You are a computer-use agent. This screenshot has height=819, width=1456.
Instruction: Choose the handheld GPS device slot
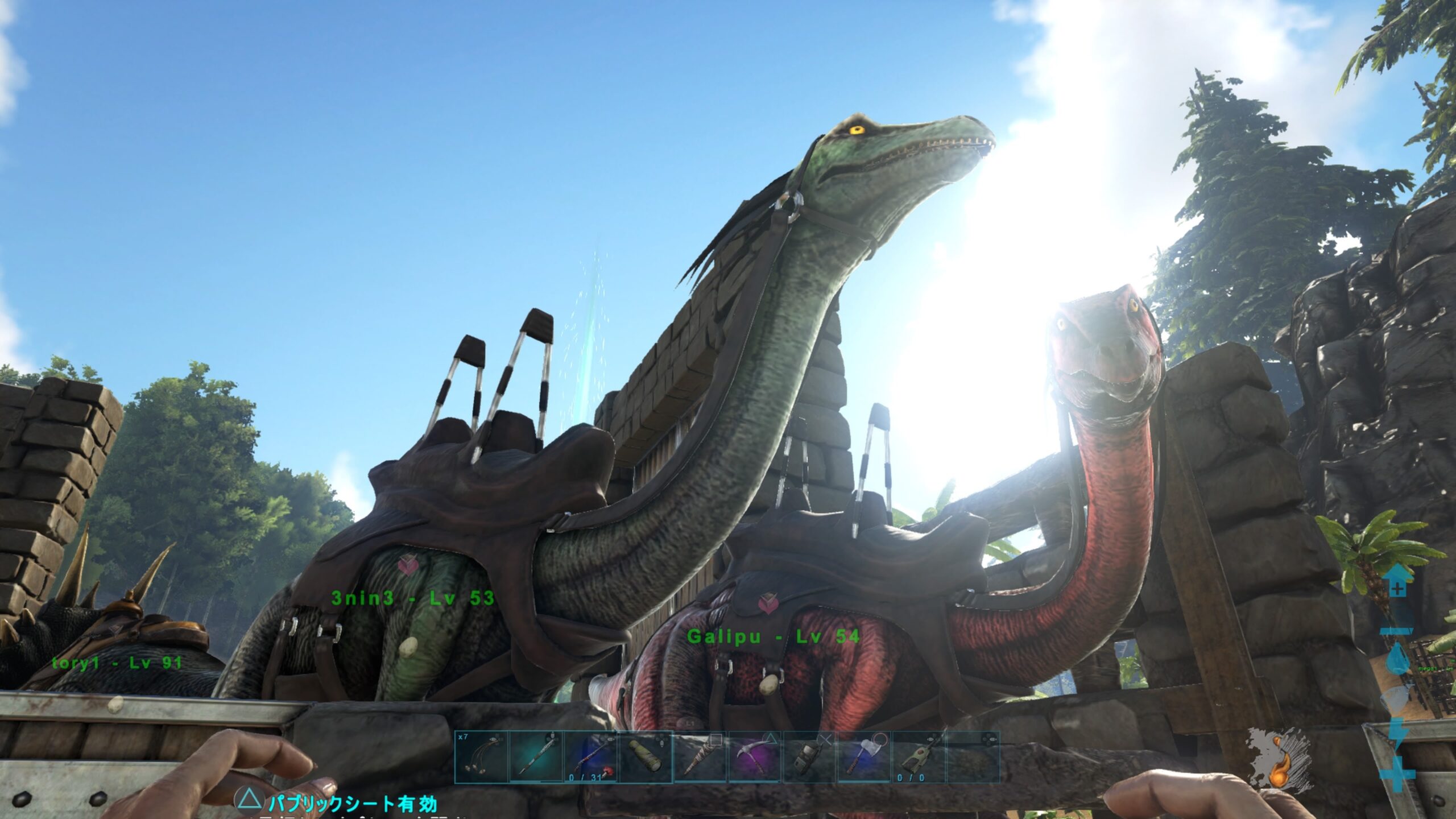[x=809, y=758]
